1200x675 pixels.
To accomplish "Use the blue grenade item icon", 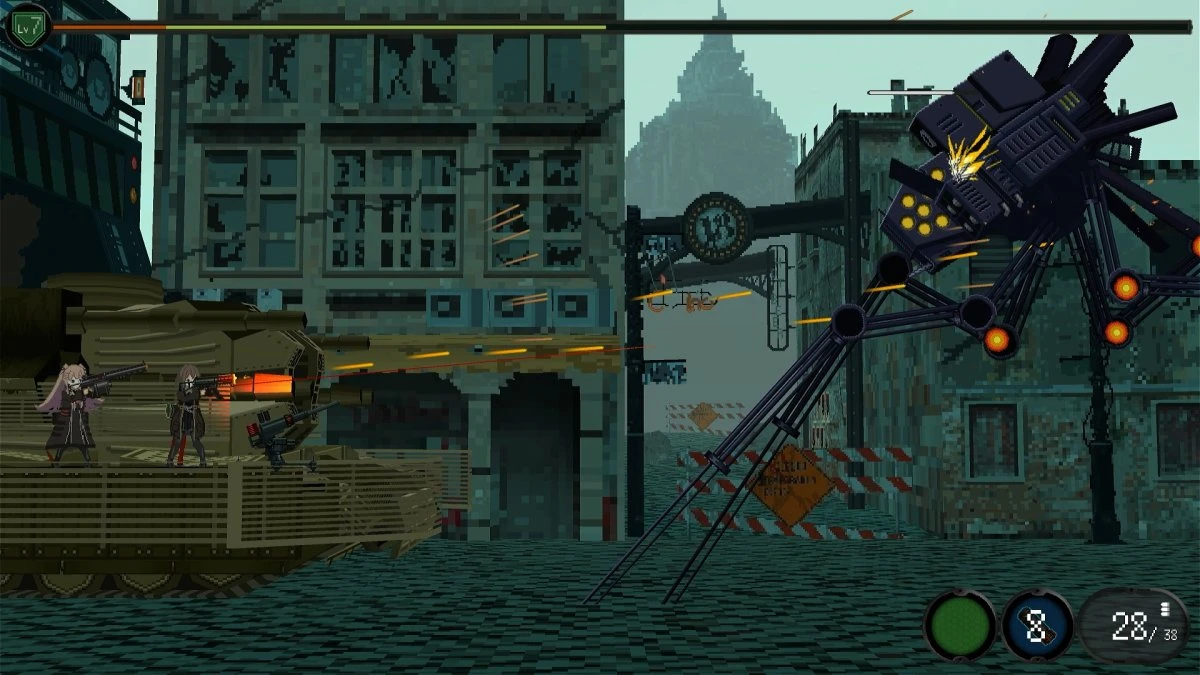I will pyautogui.click(x=1037, y=626).
